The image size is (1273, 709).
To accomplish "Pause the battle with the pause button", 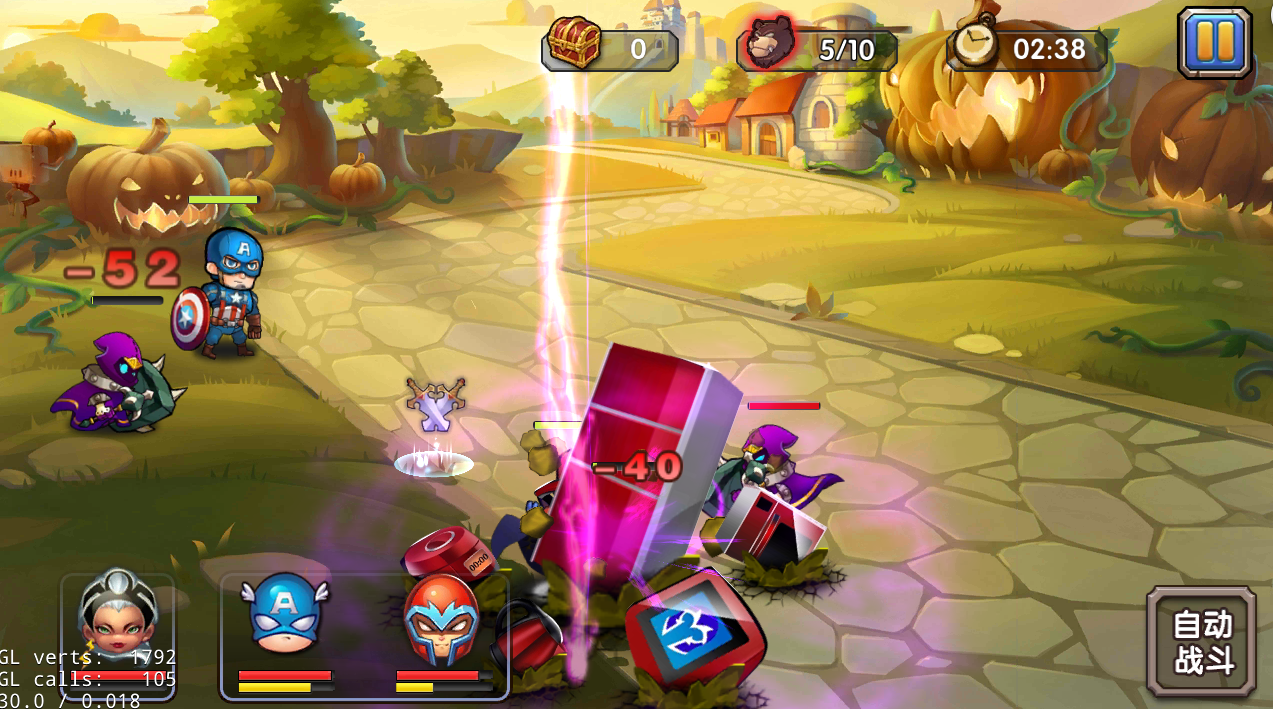I will click(1214, 43).
